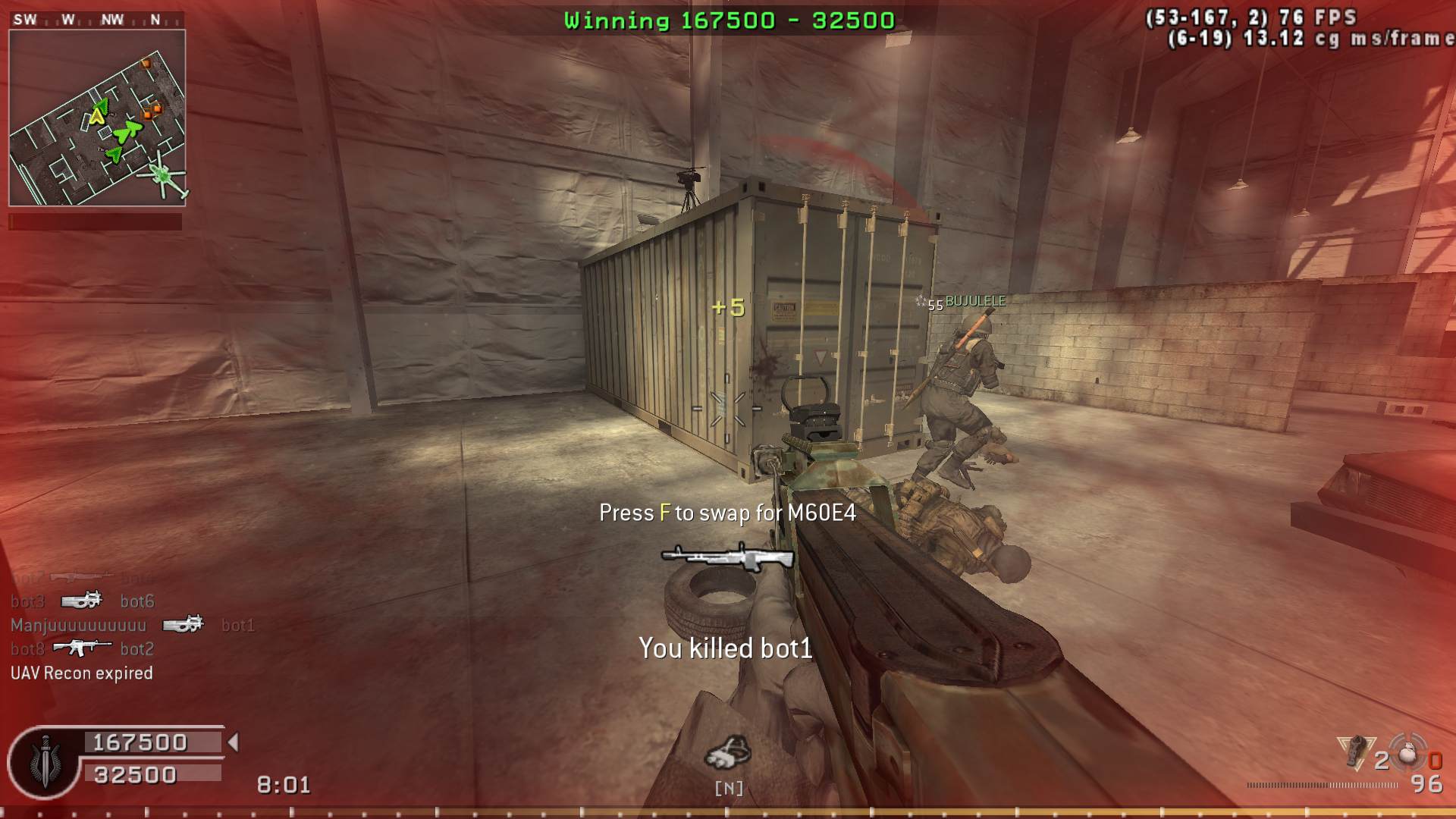The height and width of the screenshot is (819, 1456).
Task: Click the compass direction strip
Action: click(x=97, y=20)
